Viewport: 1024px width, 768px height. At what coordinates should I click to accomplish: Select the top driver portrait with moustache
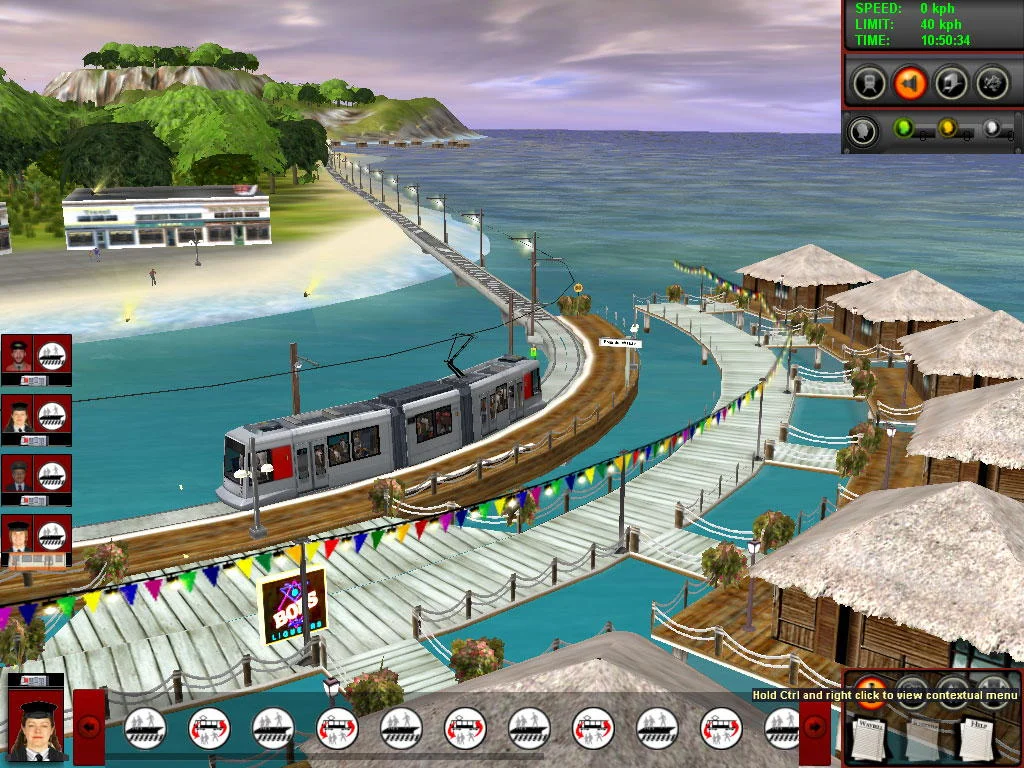coord(18,355)
